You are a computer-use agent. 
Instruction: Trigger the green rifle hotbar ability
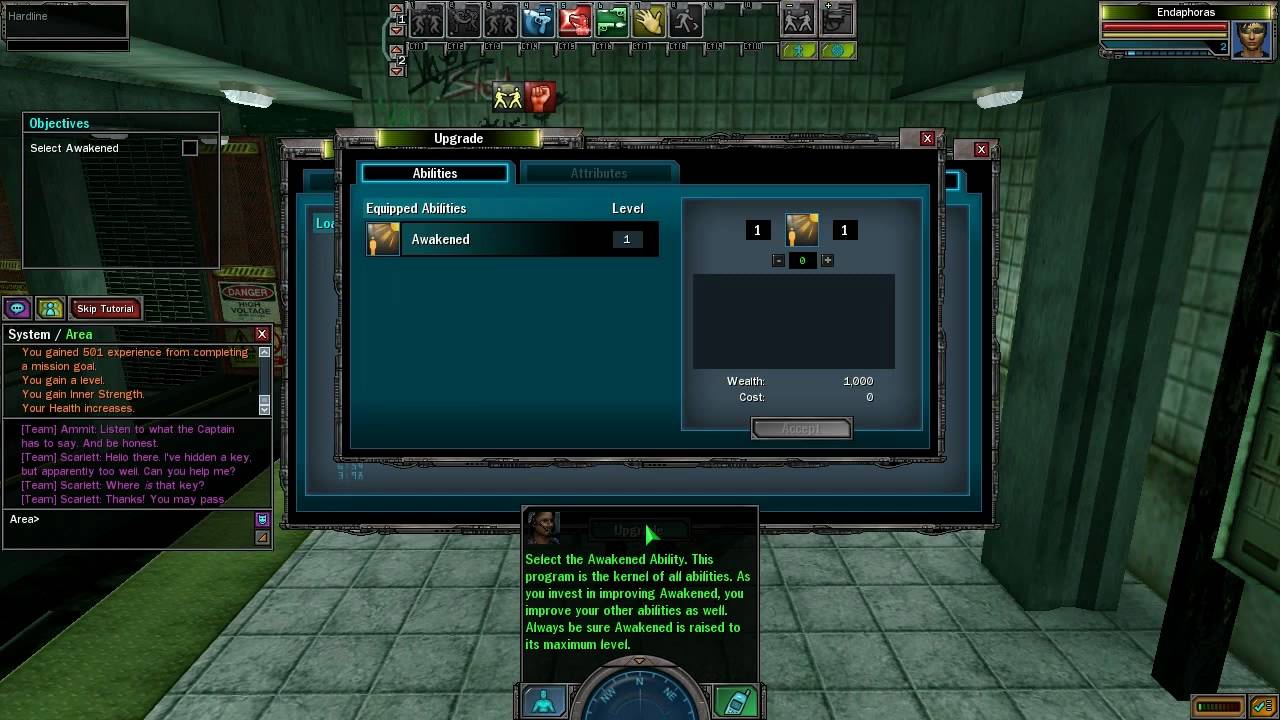click(612, 21)
